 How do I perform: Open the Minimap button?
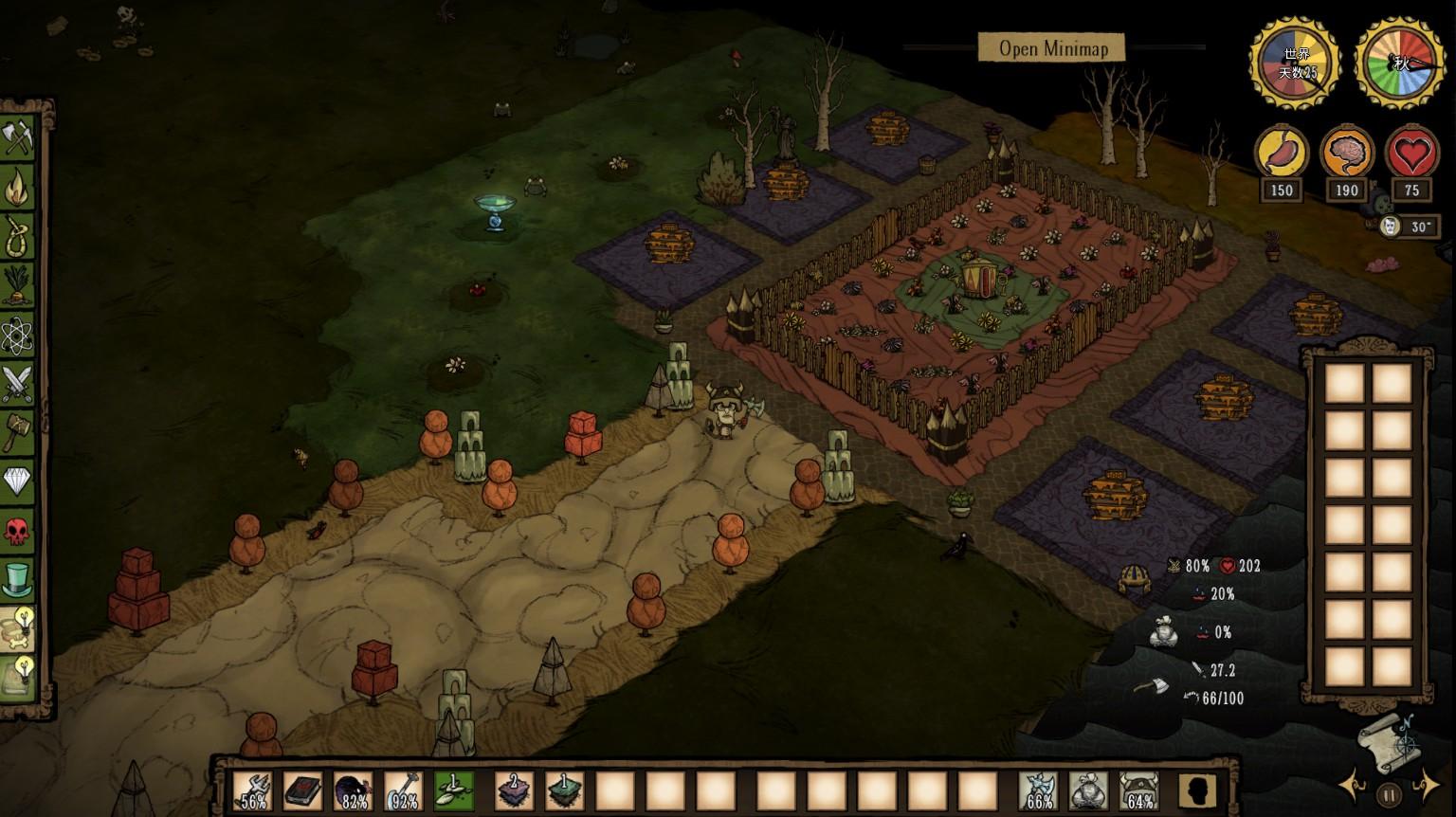click(x=1052, y=48)
